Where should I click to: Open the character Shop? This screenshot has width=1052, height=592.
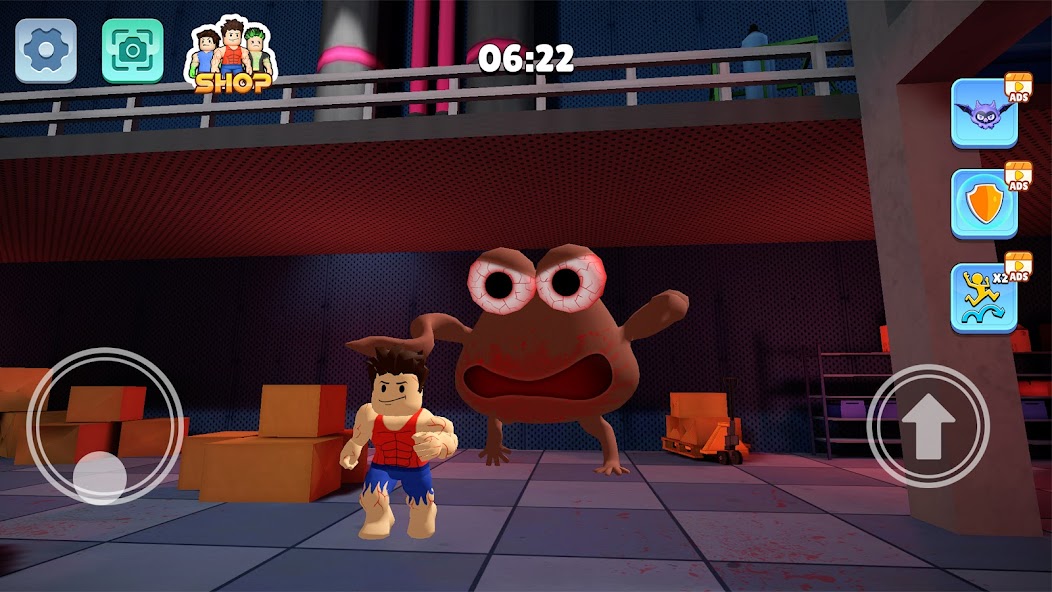tap(231, 56)
